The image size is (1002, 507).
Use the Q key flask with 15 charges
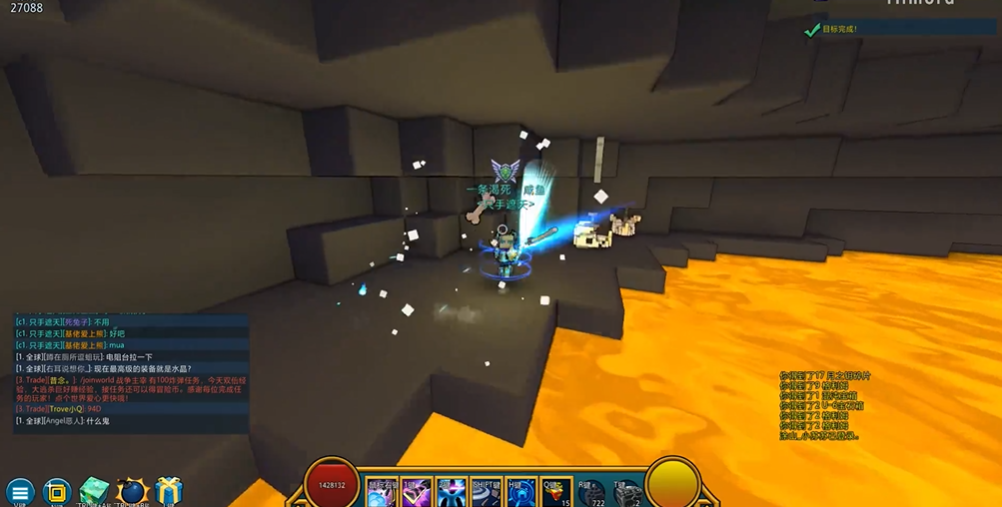(557, 493)
